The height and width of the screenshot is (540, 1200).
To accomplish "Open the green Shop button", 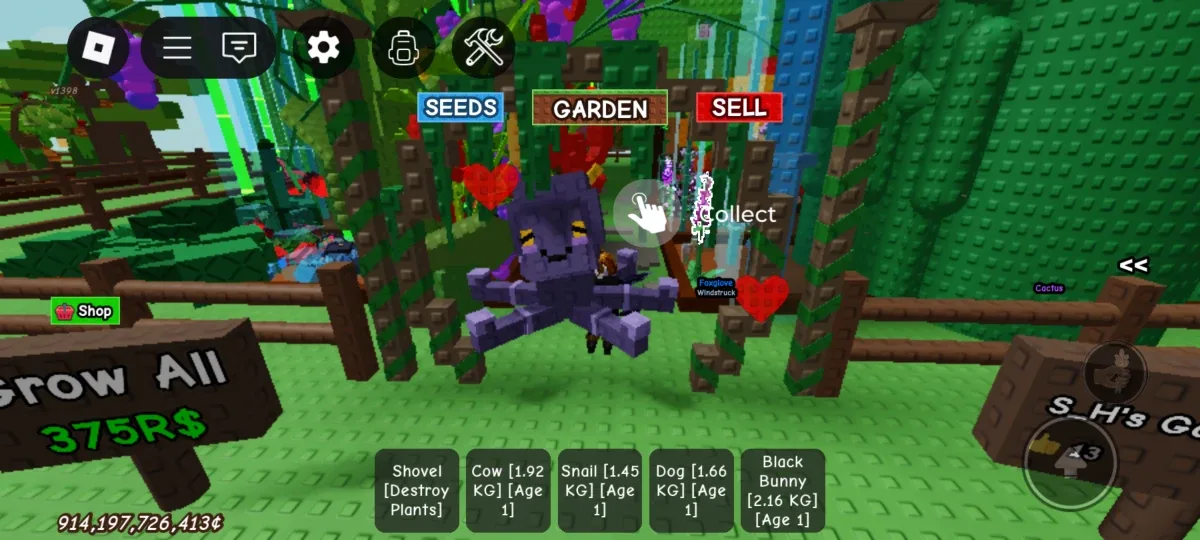I will pos(85,311).
